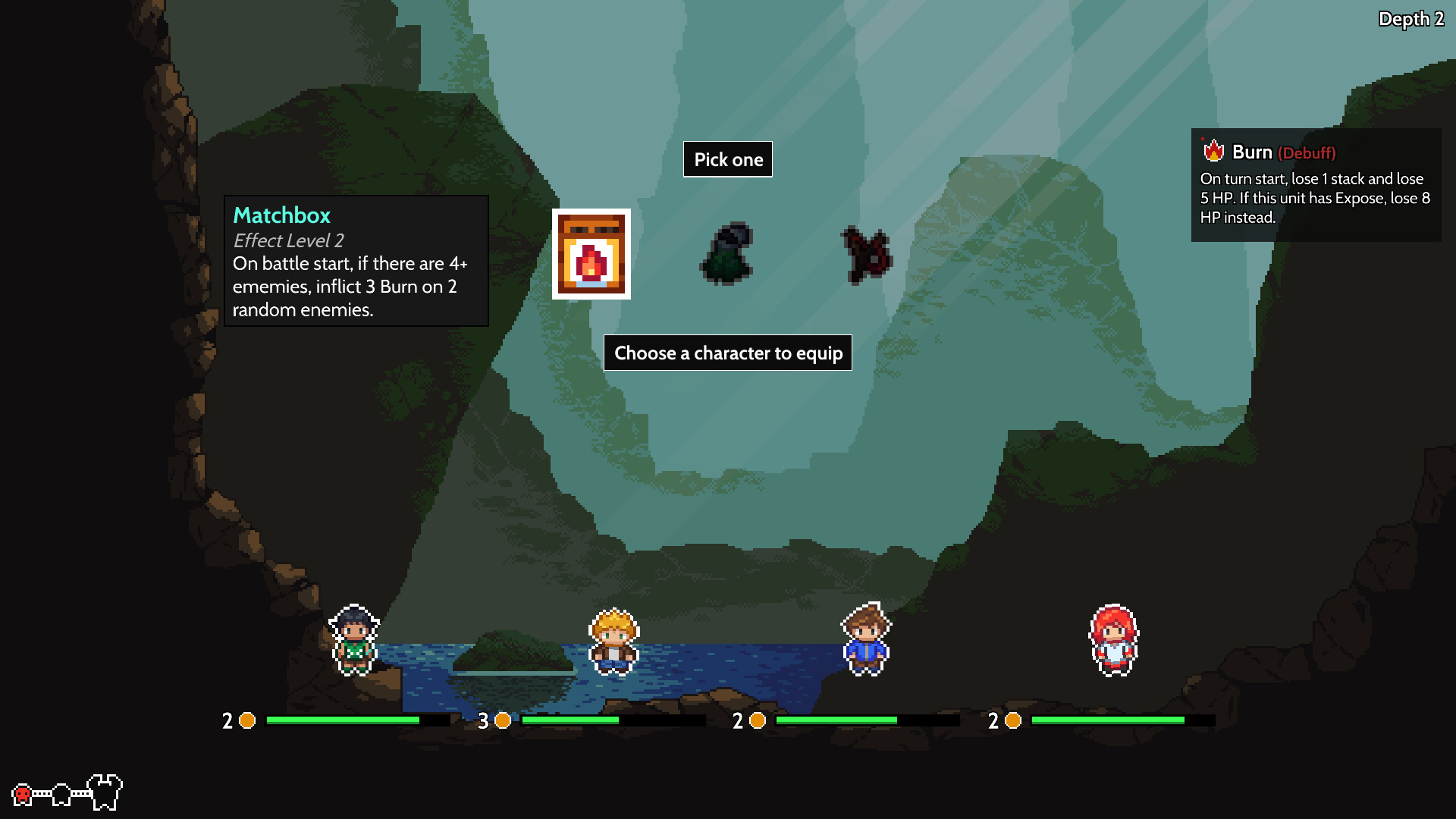Pick the dark green cloak item

click(726, 255)
